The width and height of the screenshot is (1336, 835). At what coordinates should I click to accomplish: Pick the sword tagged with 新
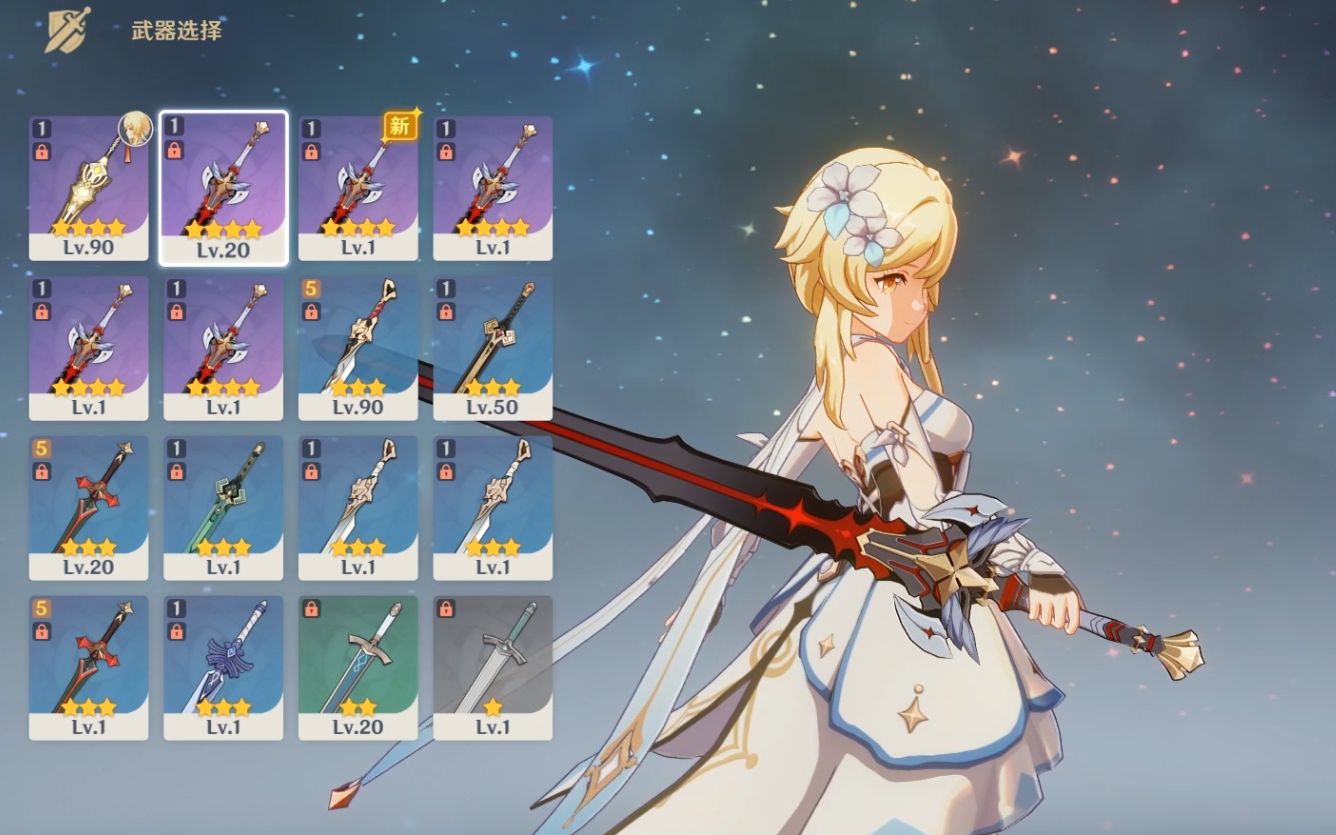point(358,187)
